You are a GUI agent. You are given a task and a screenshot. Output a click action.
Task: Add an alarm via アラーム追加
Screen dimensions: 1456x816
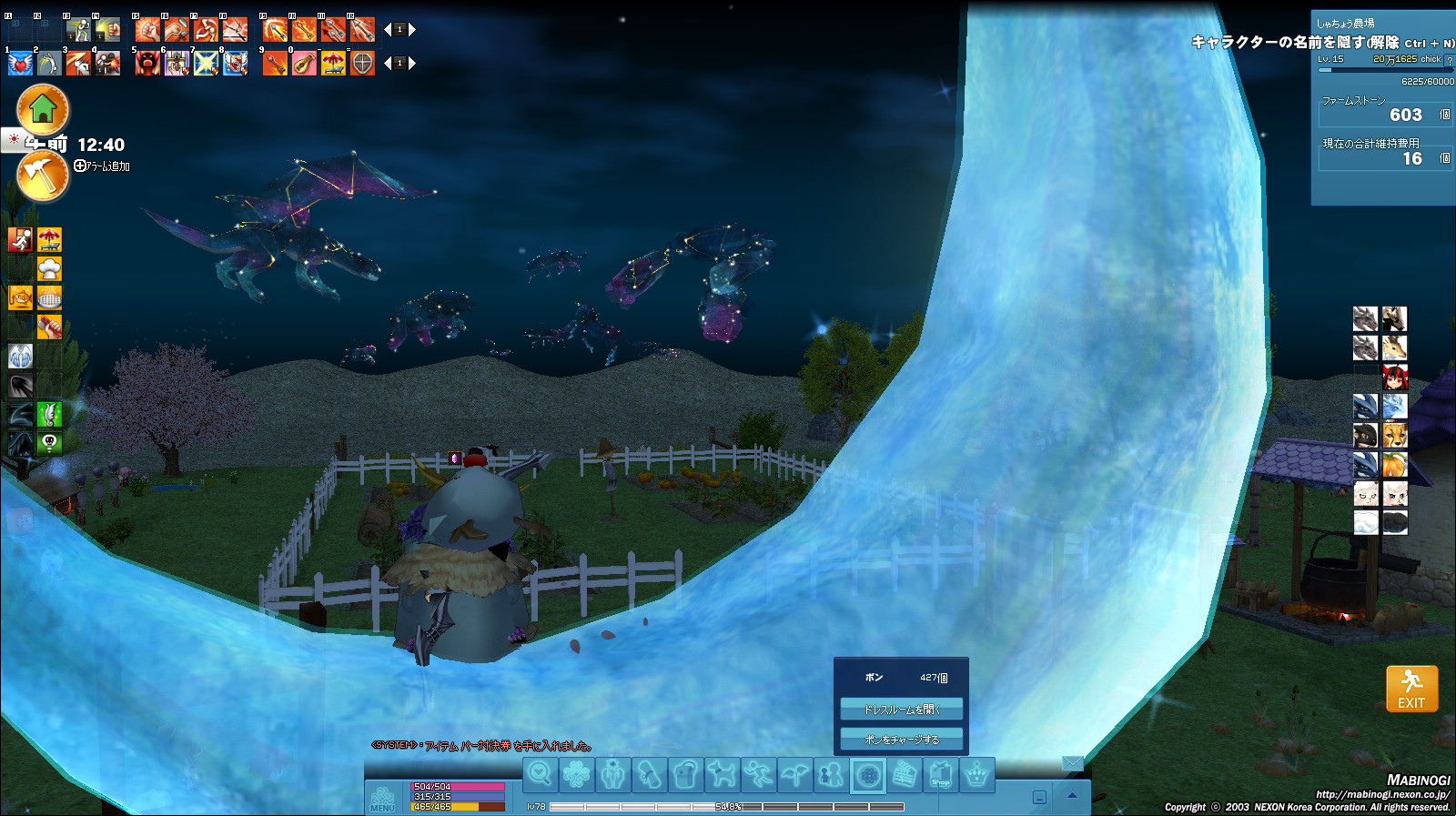(102, 166)
